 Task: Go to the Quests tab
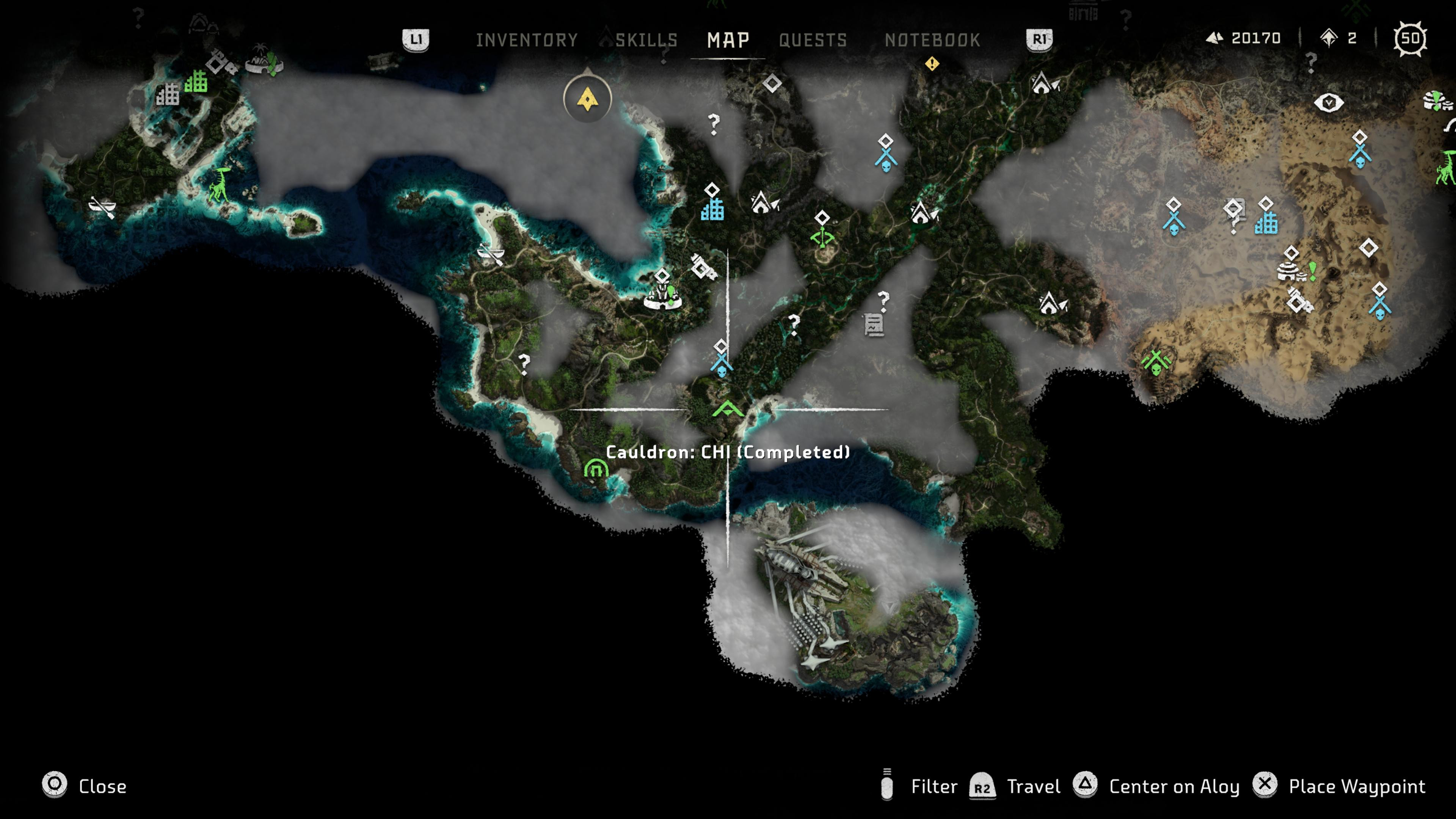(813, 40)
